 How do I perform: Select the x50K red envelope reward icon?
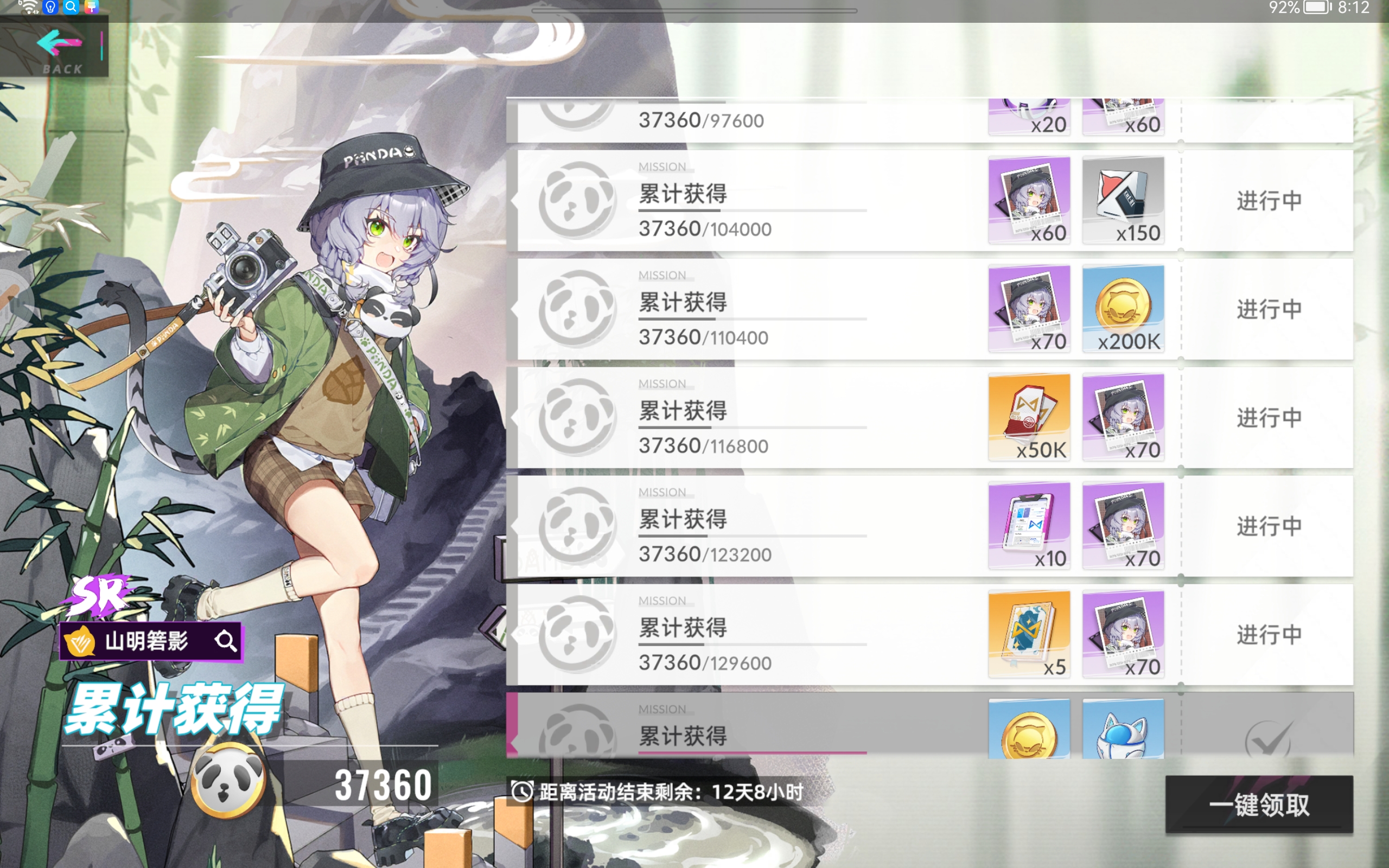click(1029, 417)
